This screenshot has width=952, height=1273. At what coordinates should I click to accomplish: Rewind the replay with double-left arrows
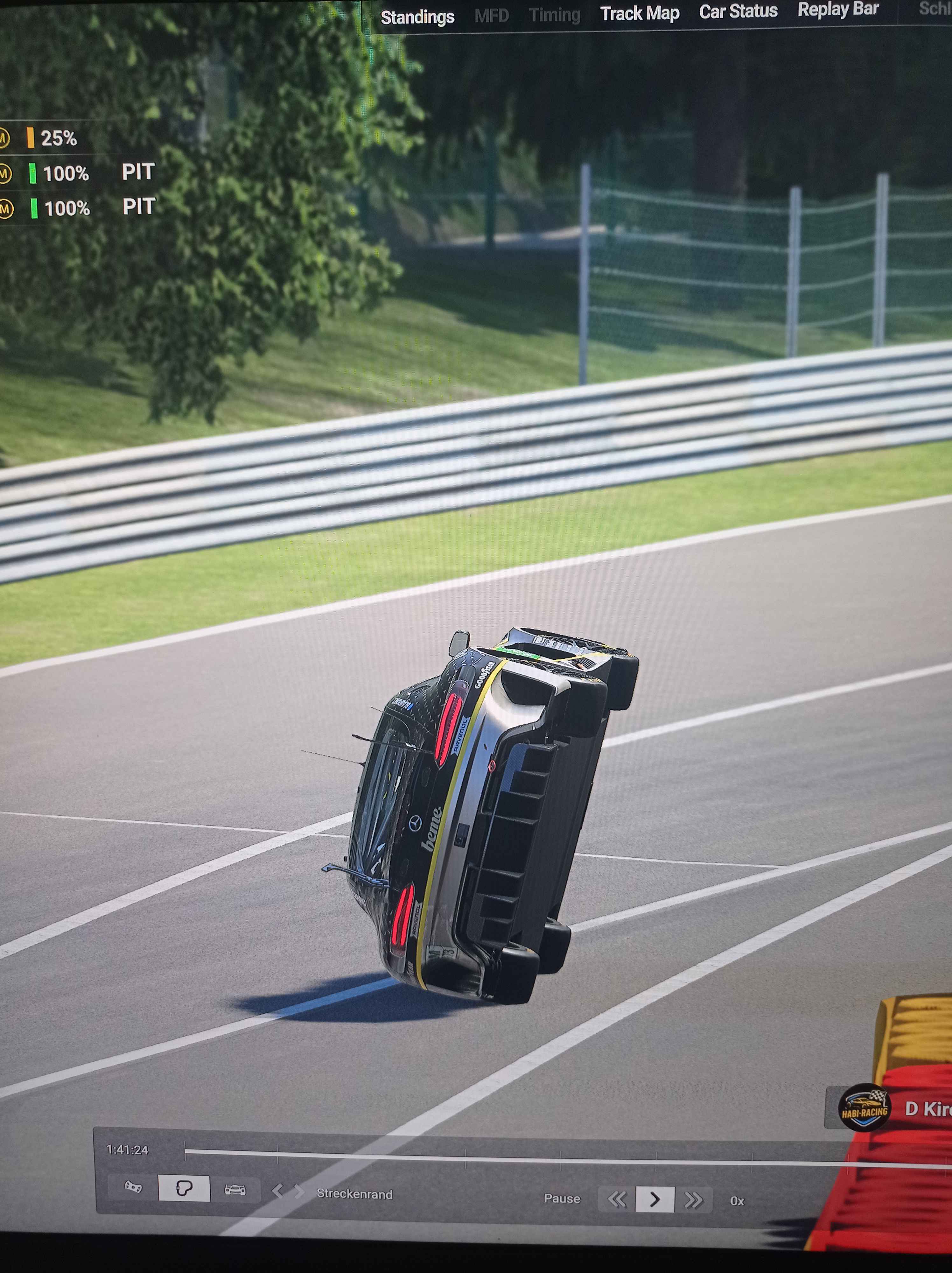pyautogui.click(x=617, y=1199)
